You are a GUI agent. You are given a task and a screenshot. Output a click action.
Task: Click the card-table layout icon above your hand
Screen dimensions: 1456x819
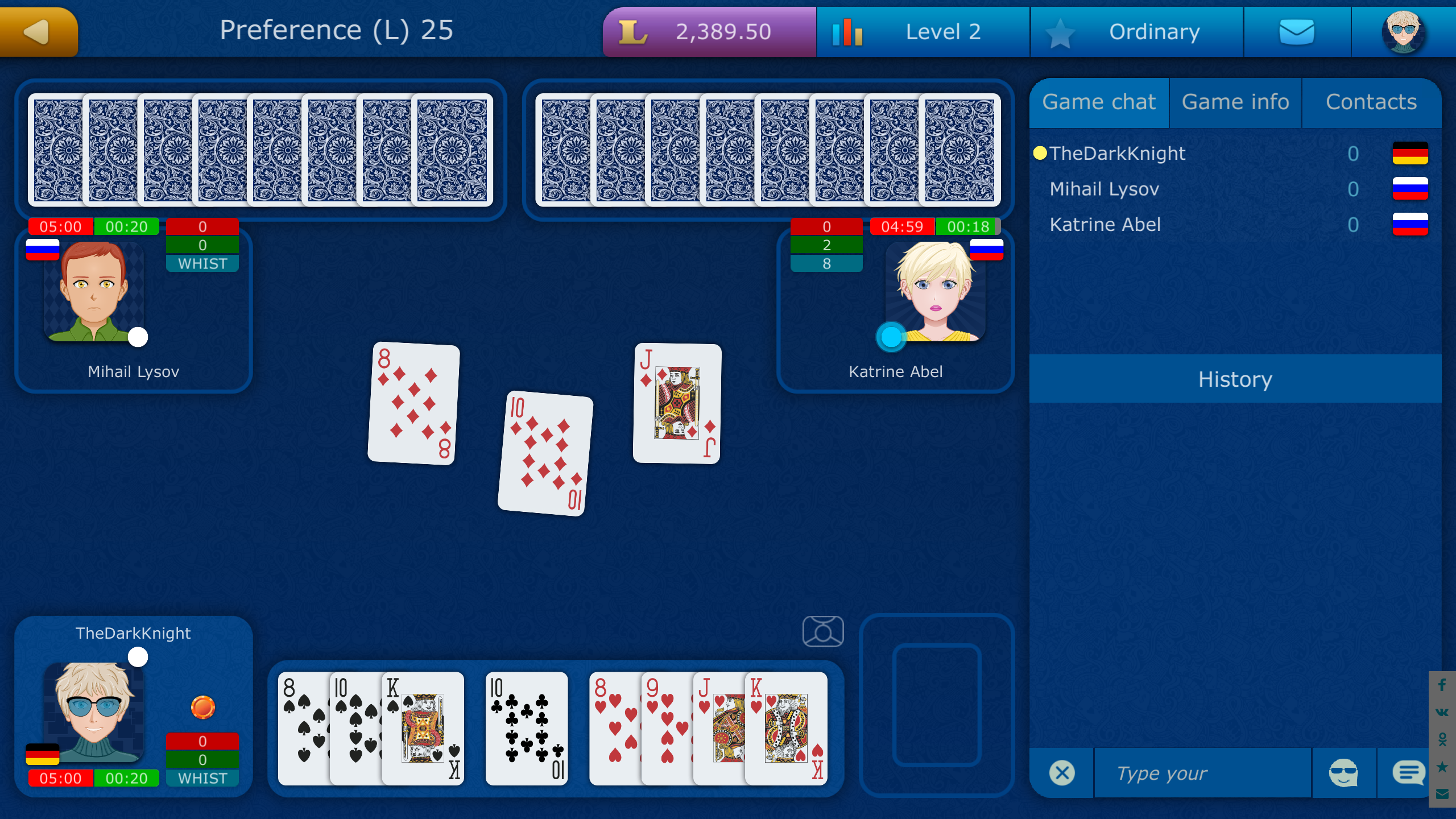[x=824, y=631]
